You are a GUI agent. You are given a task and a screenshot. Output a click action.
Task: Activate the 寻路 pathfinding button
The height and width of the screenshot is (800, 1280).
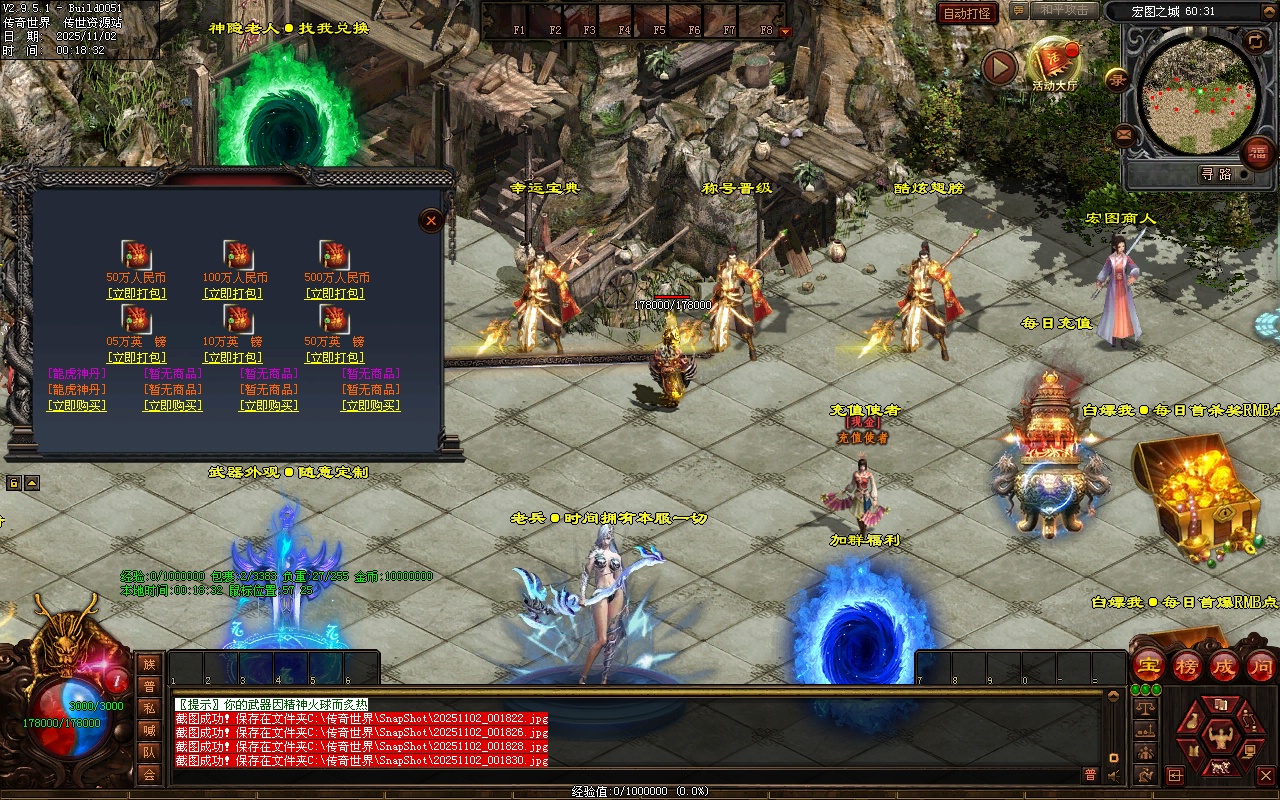click(1216, 174)
